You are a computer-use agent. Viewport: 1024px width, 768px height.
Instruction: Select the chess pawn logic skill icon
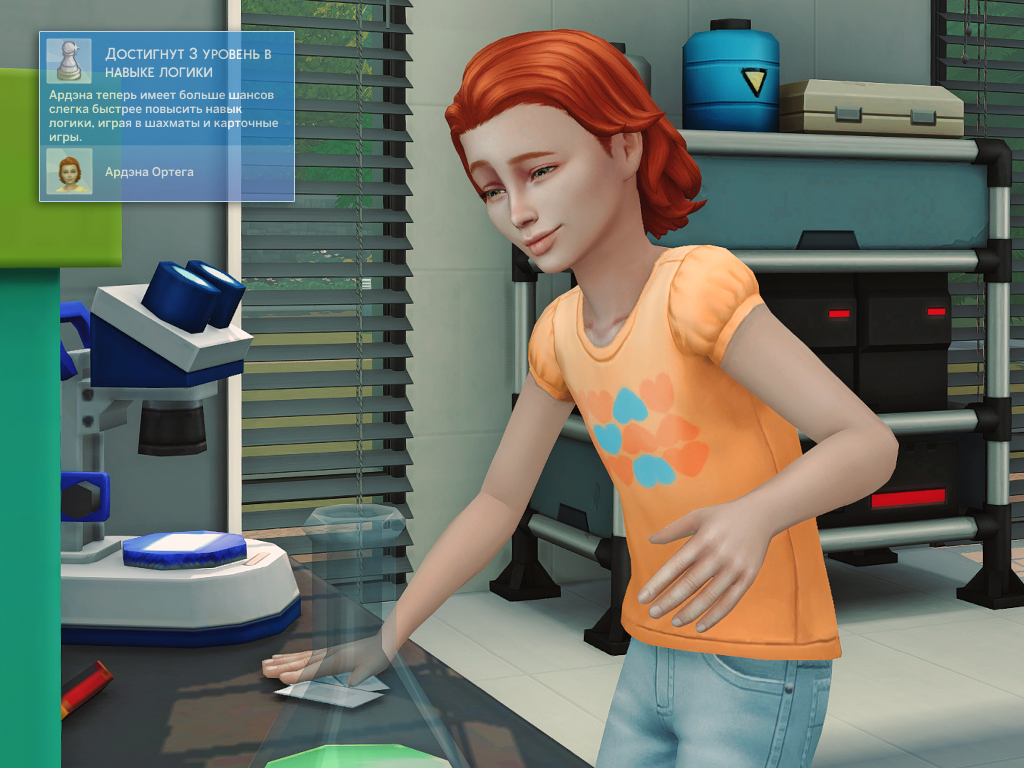pos(69,61)
